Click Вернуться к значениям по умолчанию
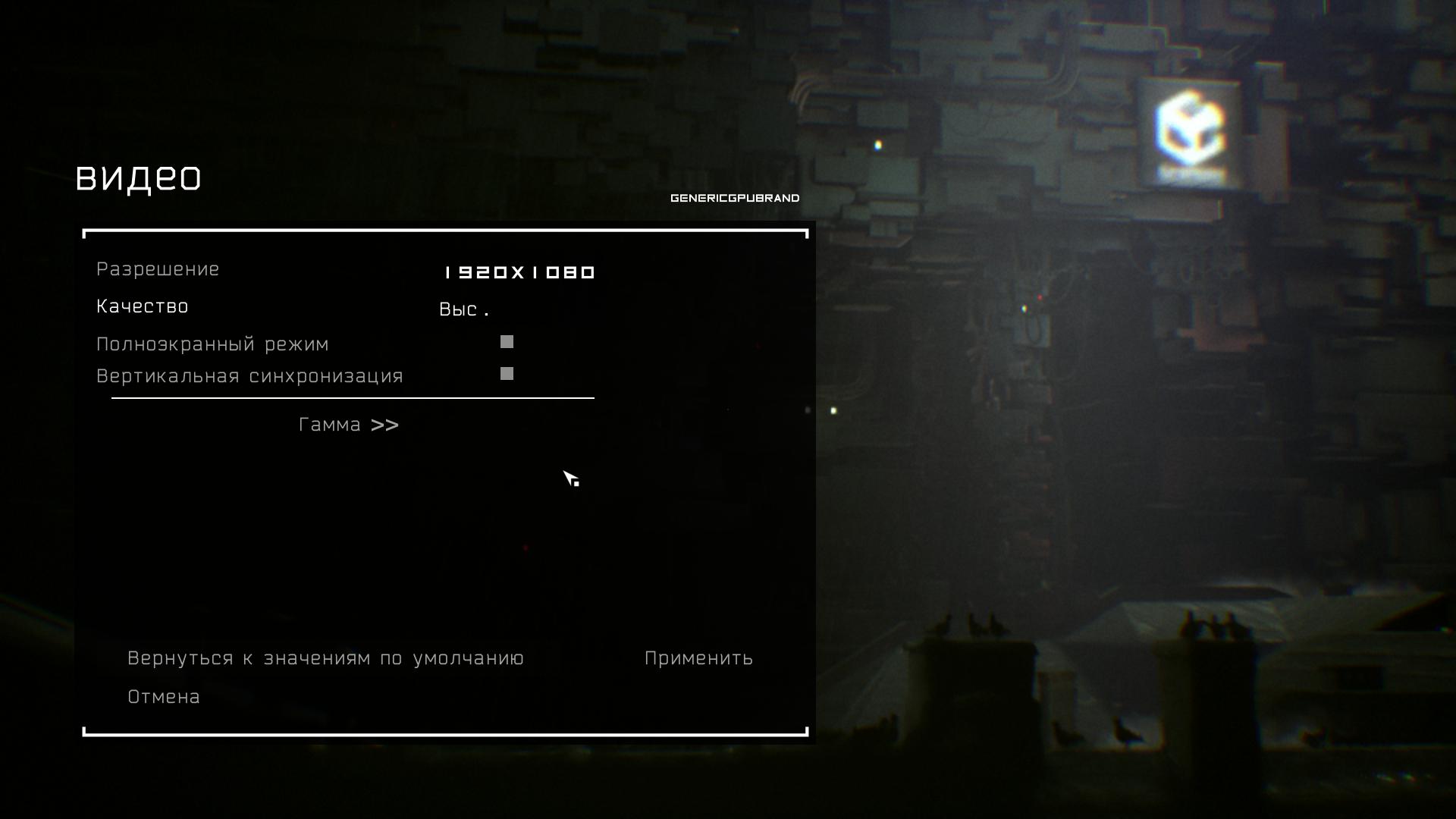The image size is (1456, 819). (x=325, y=658)
